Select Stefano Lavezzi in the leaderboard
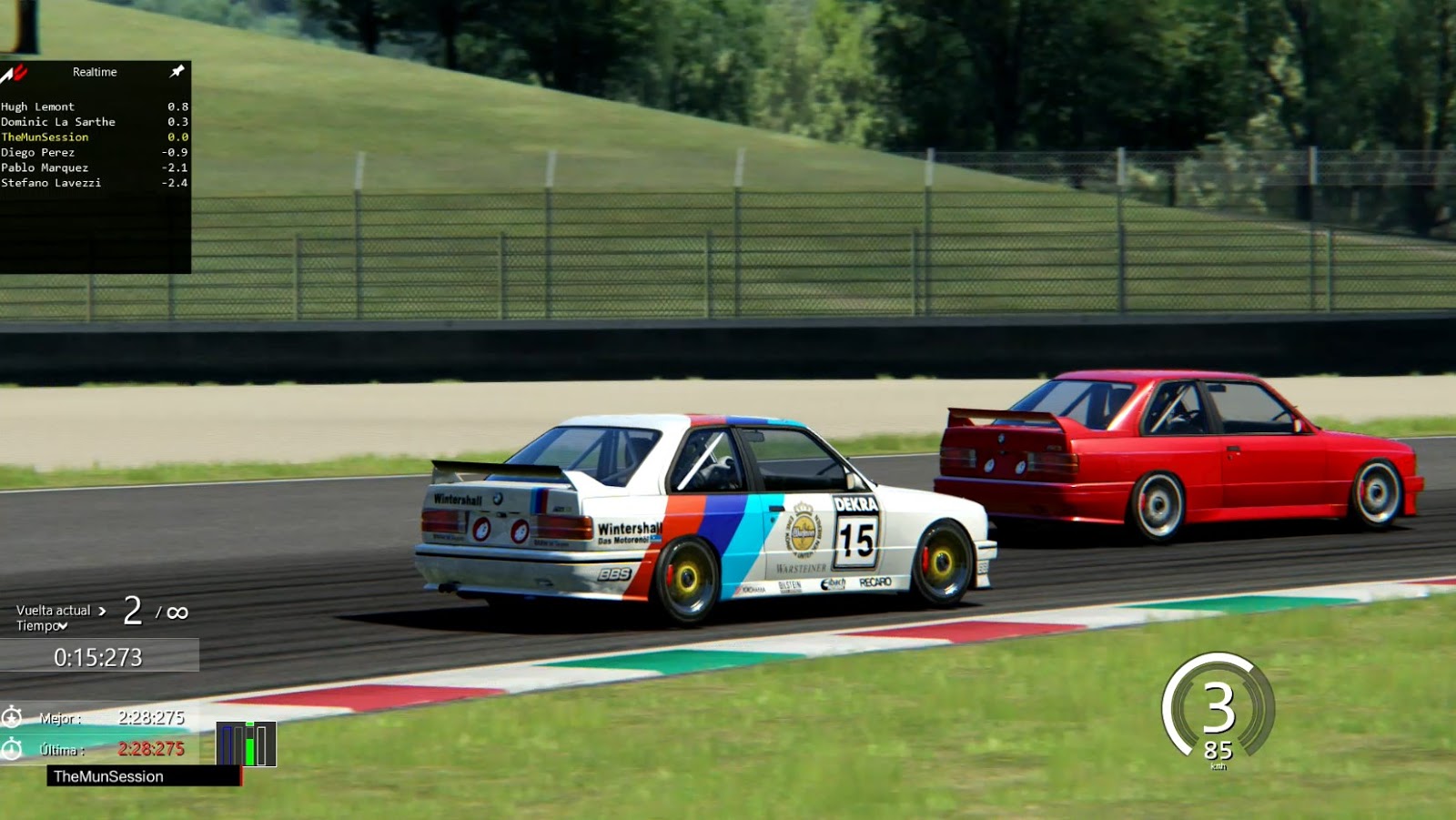The height and width of the screenshot is (820, 1456). click(x=51, y=183)
